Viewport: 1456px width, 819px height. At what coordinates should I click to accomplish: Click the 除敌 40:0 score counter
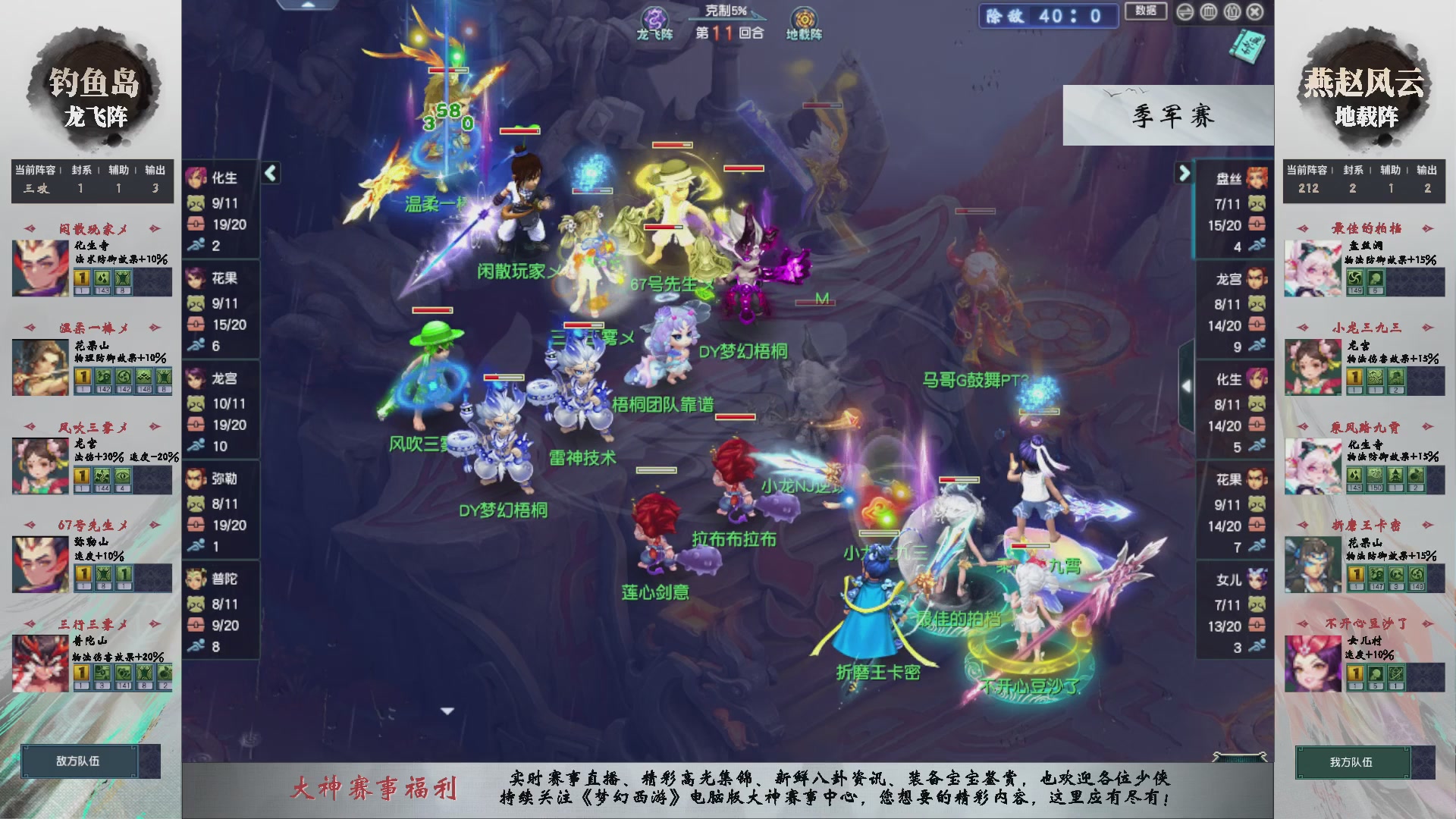tap(1048, 17)
